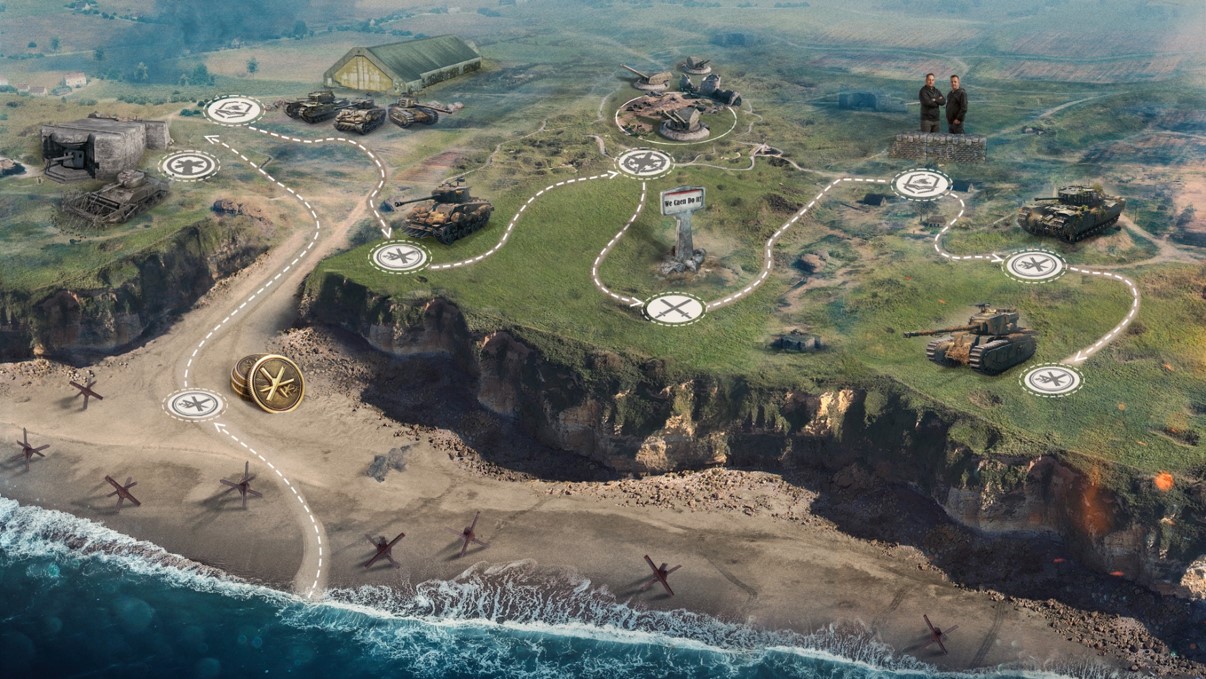This screenshot has width=1206, height=679.
Task: Open the marker under the artillery emplacement
Action: click(644, 162)
